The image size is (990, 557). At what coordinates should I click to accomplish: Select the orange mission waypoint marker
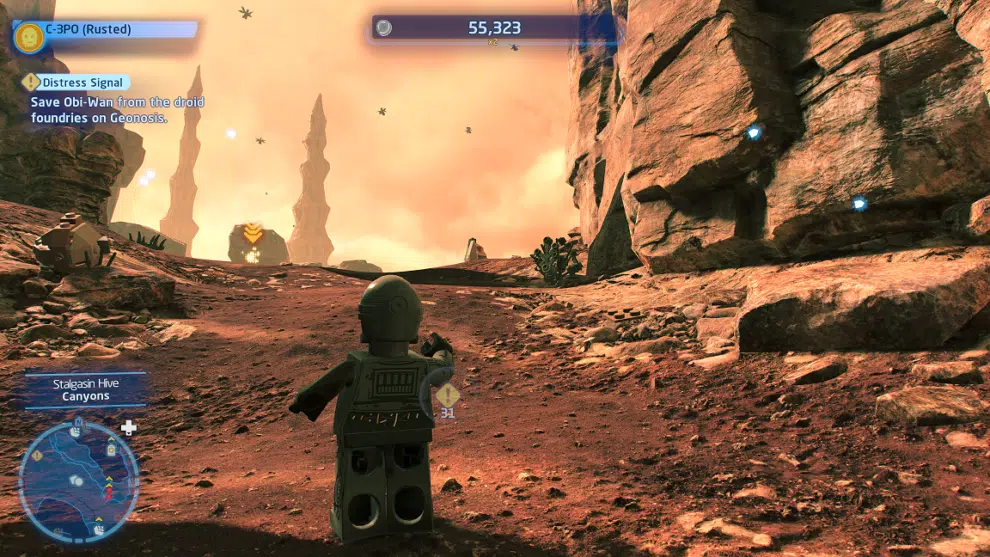(253, 234)
